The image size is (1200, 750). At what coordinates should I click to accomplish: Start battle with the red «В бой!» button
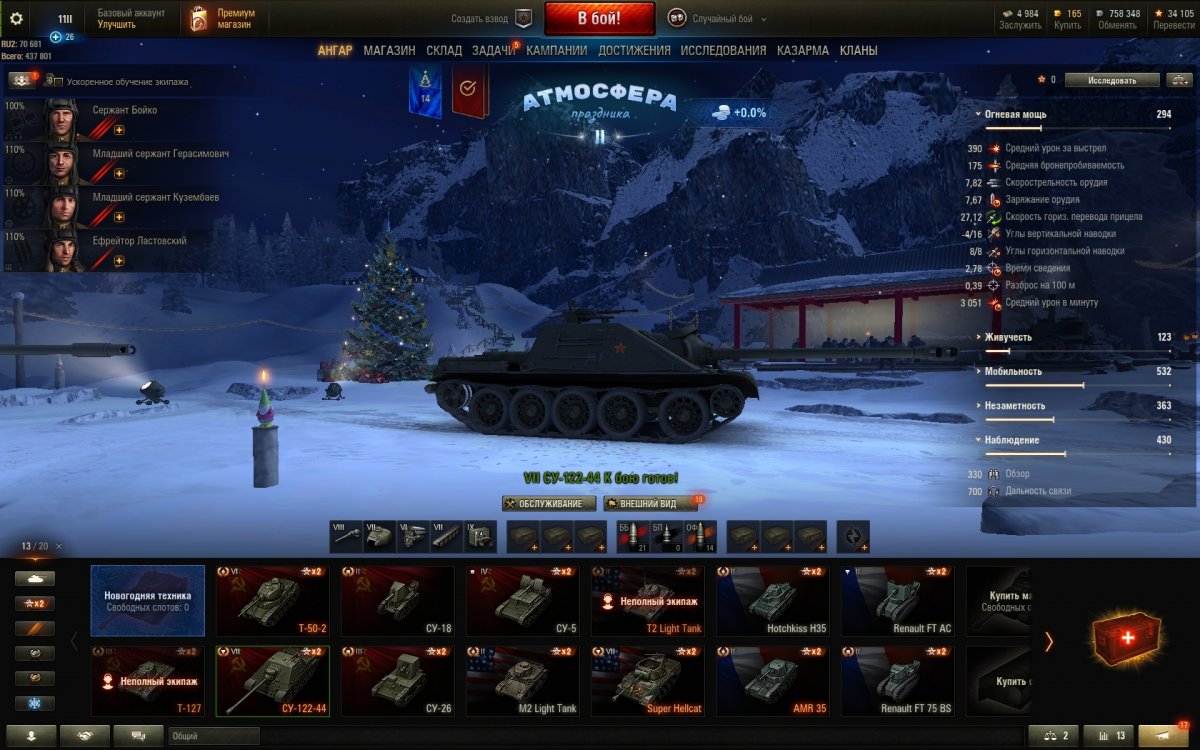tap(599, 18)
